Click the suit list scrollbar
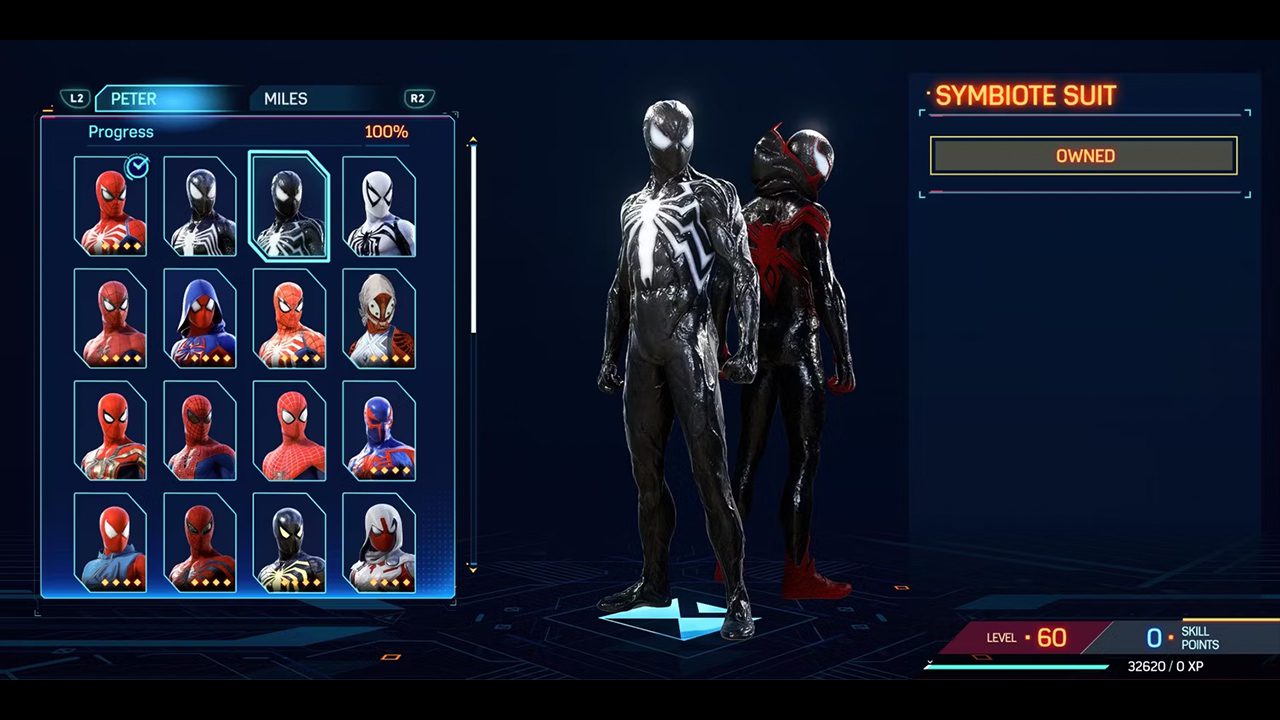This screenshot has height=720, width=1280. click(473, 240)
